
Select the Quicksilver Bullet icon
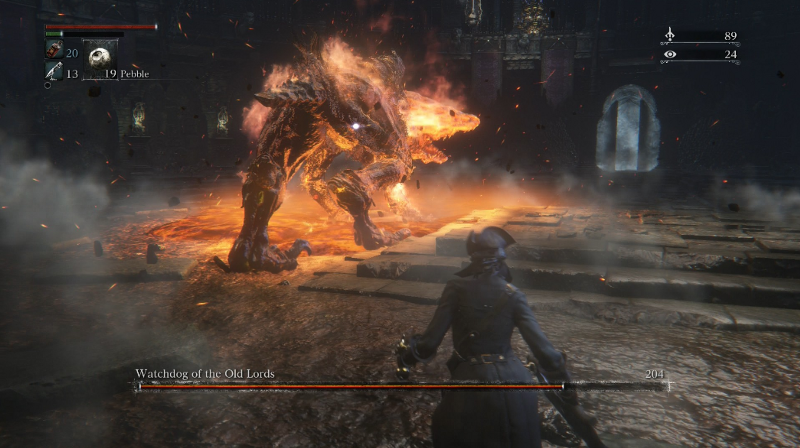pyautogui.click(x=52, y=71)
